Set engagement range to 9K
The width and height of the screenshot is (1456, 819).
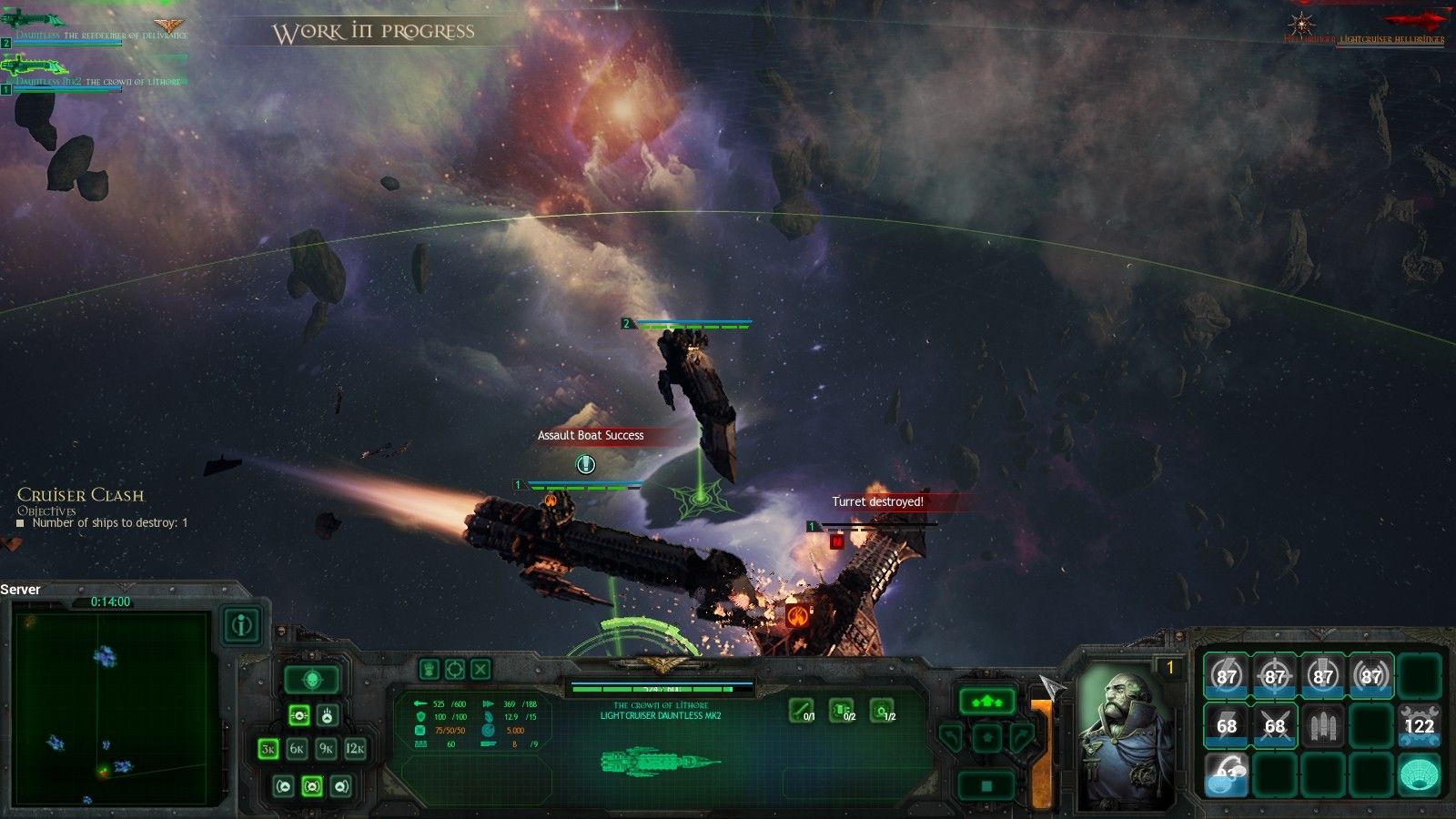326,749
